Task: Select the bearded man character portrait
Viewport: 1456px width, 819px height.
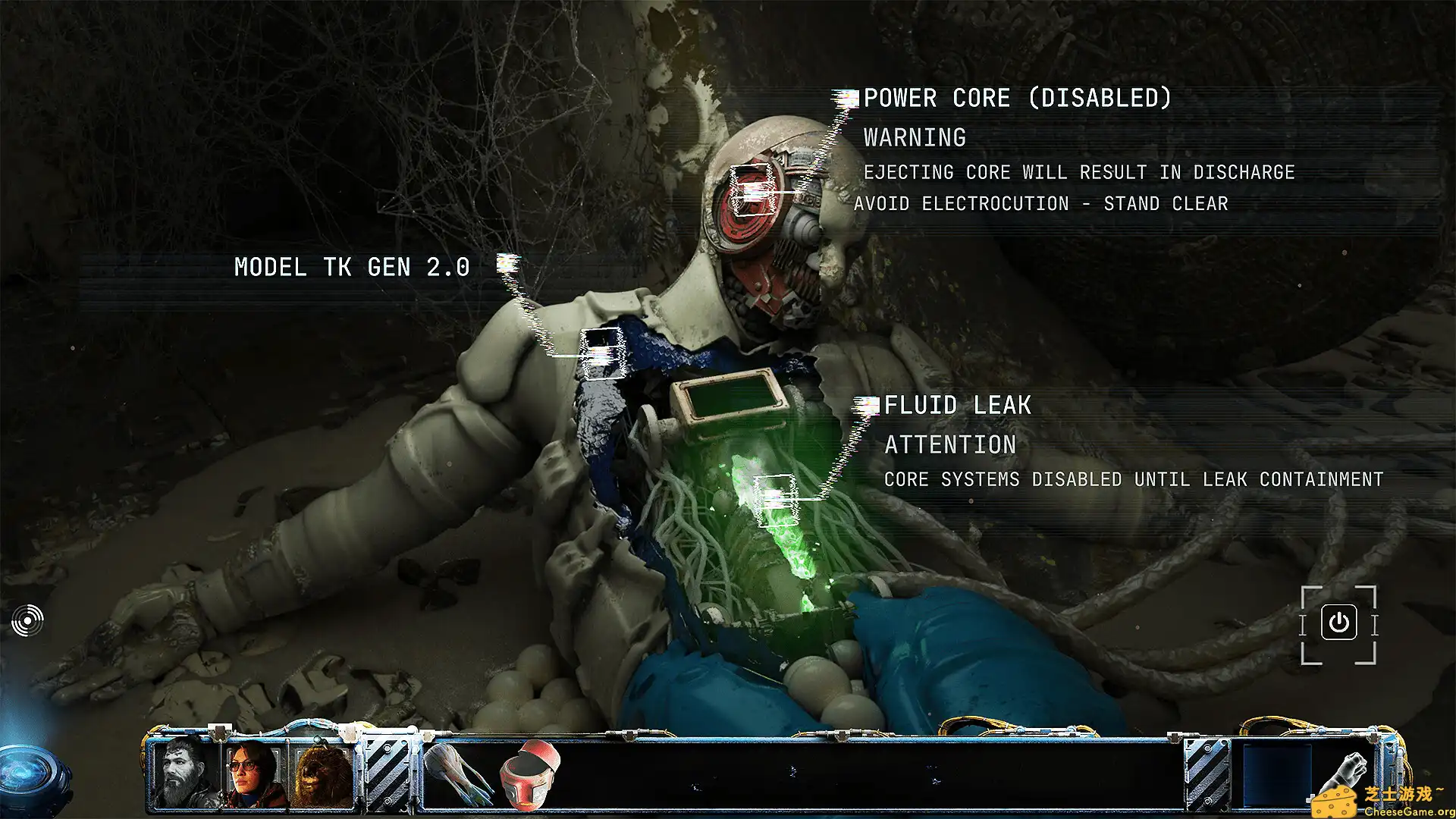Action: tap(184, 773)
